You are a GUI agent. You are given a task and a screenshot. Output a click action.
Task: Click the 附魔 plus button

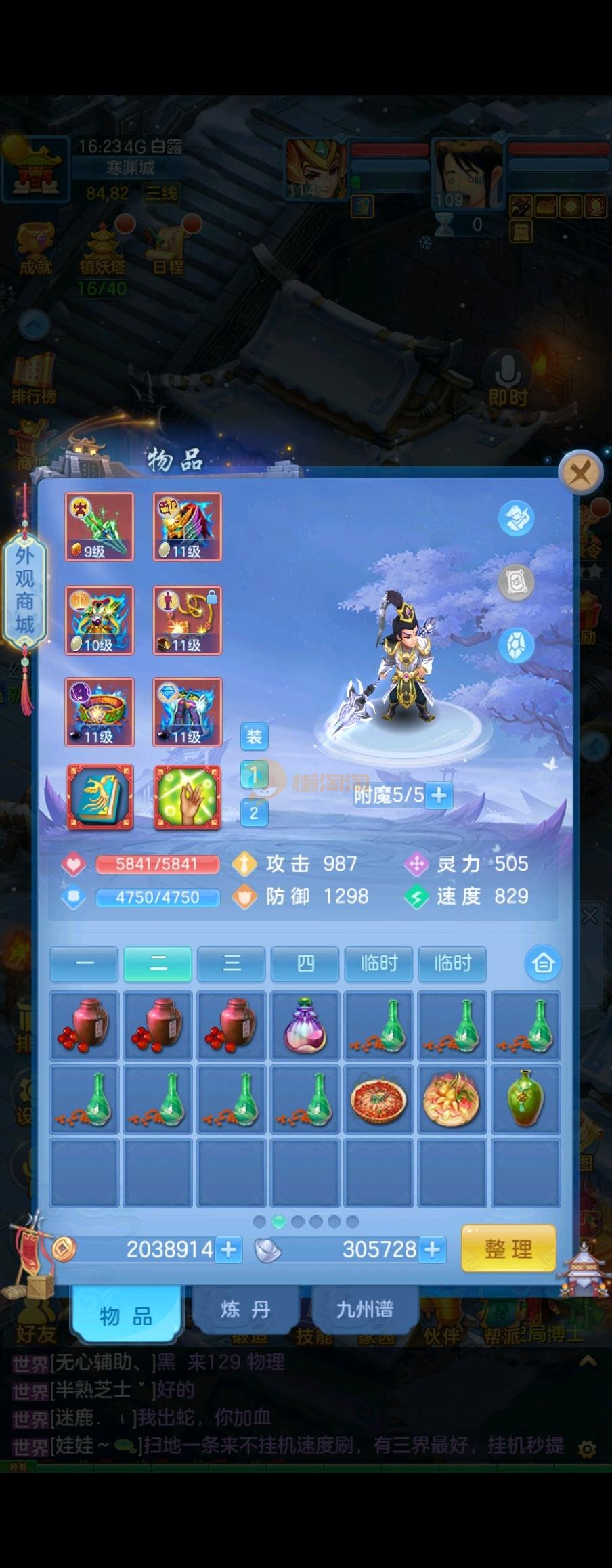[x=439, y=795]
